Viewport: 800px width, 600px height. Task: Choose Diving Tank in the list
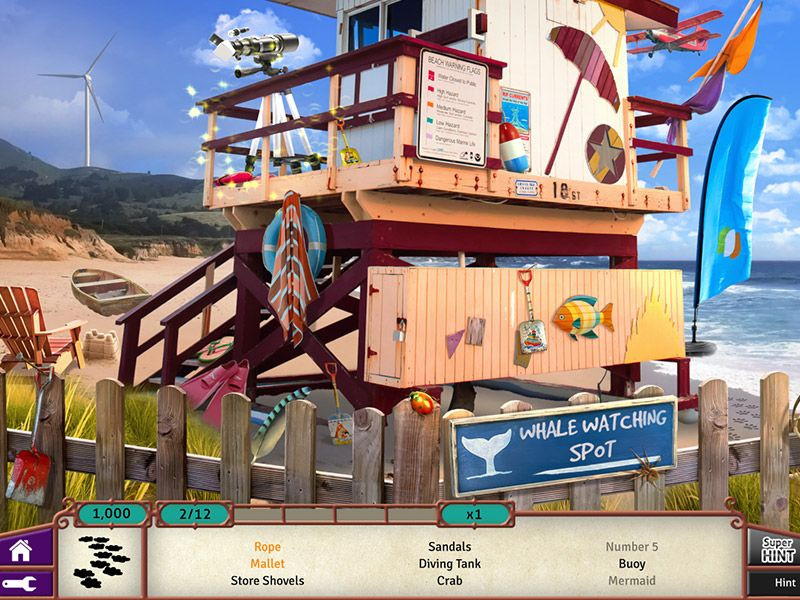(x=449, y=564)
